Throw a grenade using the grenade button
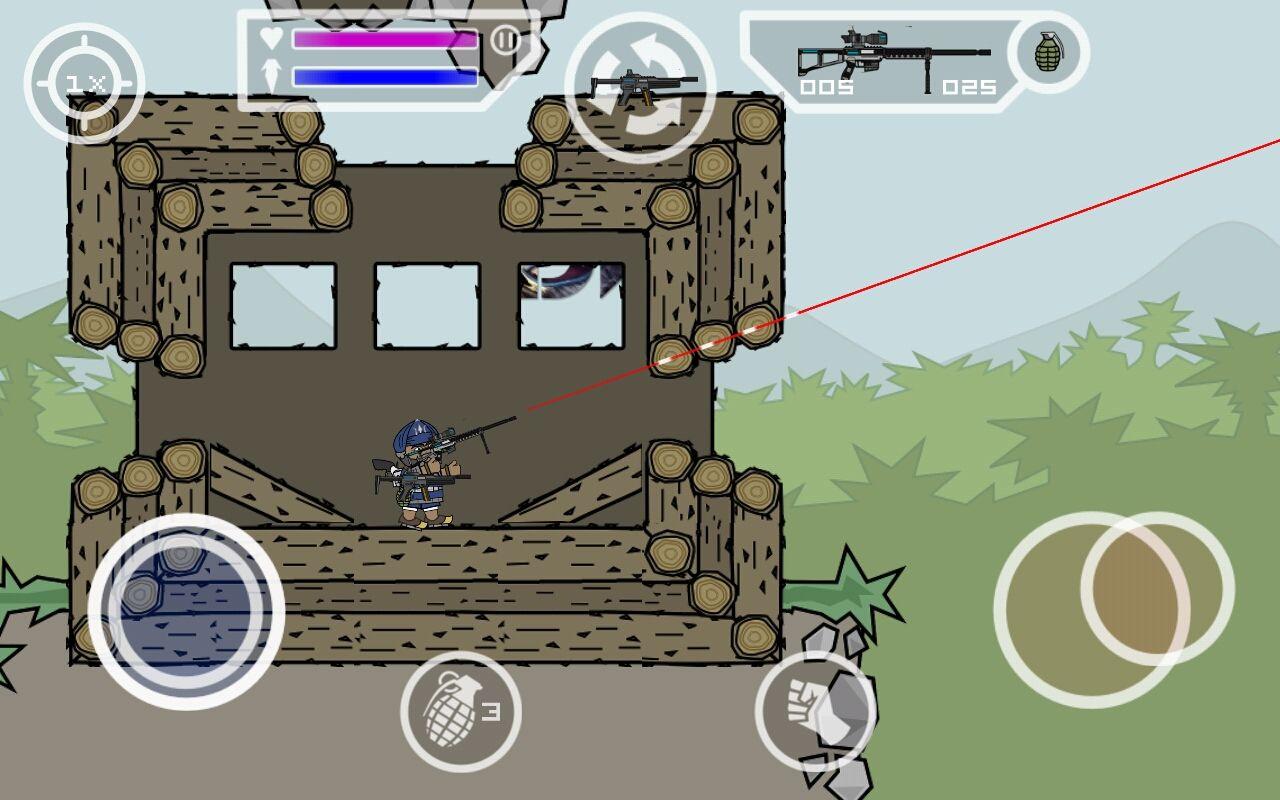1280x800 pixels. (460, 712)
